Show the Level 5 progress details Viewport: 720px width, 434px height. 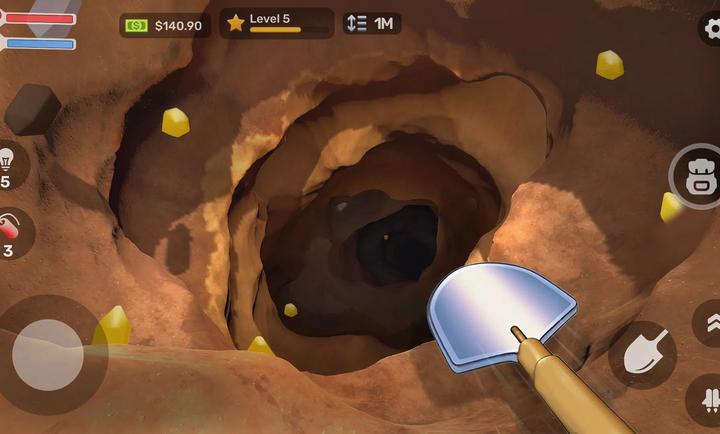(x=275, y=23)
